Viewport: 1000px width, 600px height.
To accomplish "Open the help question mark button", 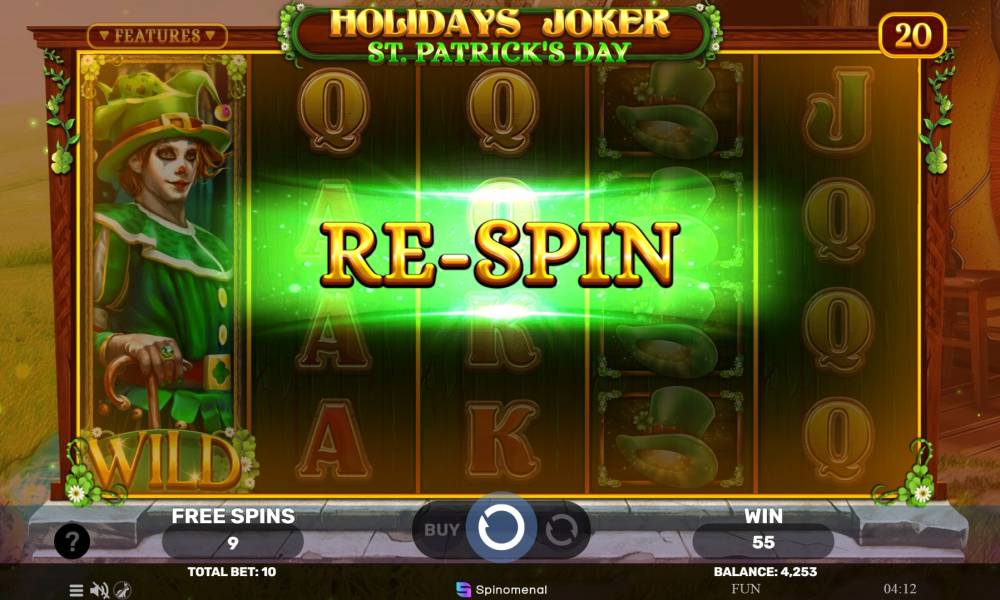I will [x=72, y=542].
